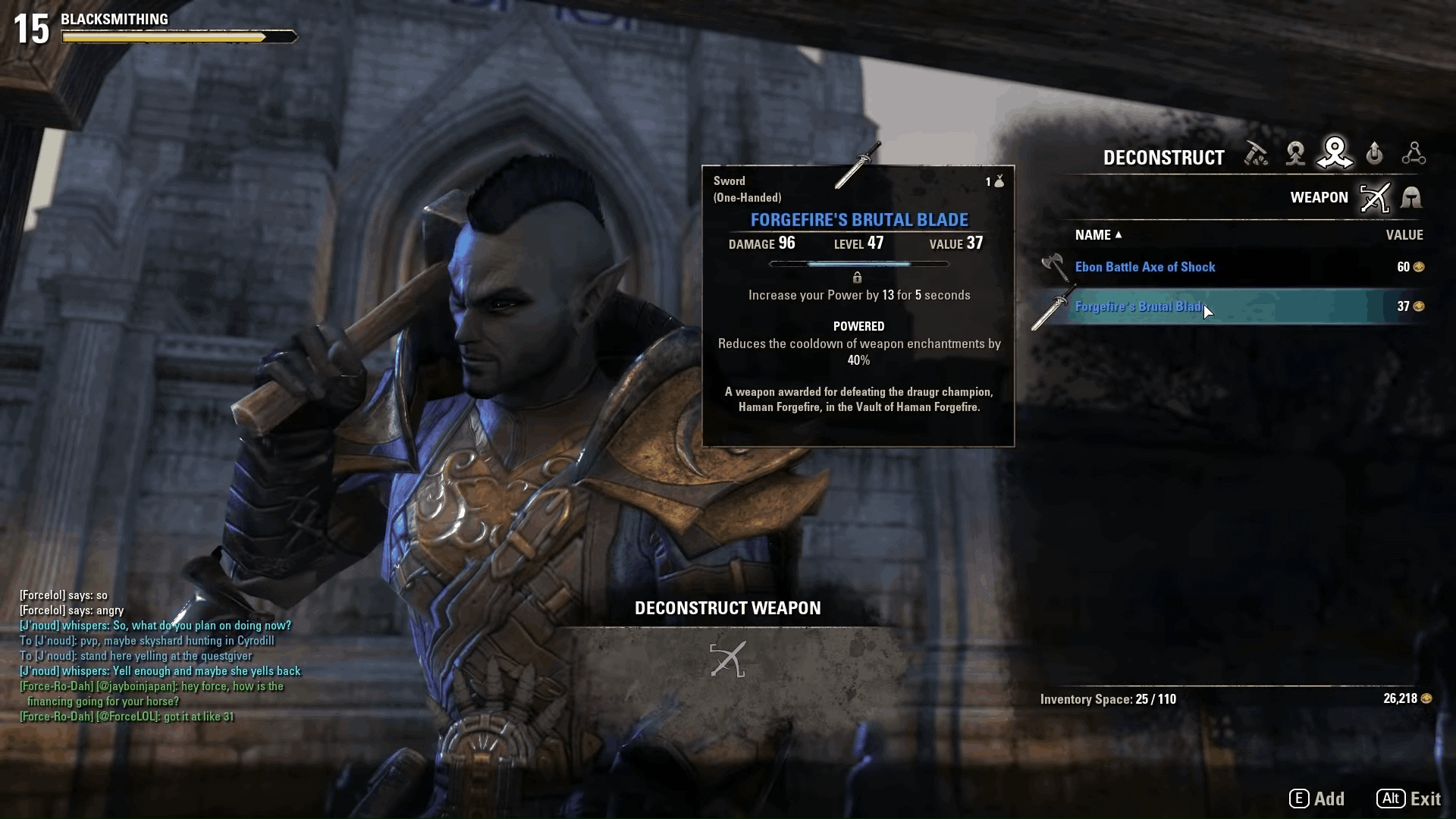The height and width of the screenshot is (819, 1456).
Task: Switch to the Research tab
Action: [1415, 154]
